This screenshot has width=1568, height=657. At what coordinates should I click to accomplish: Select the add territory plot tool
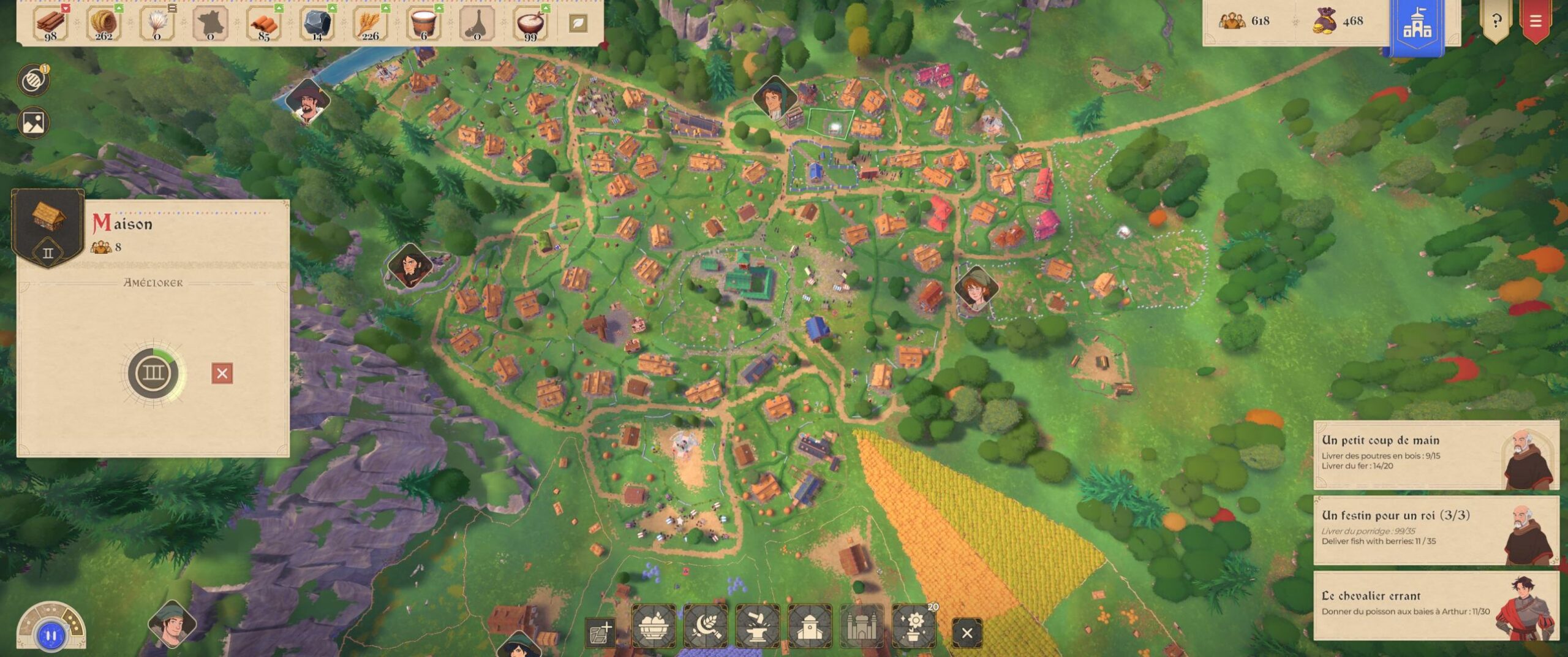600,632
